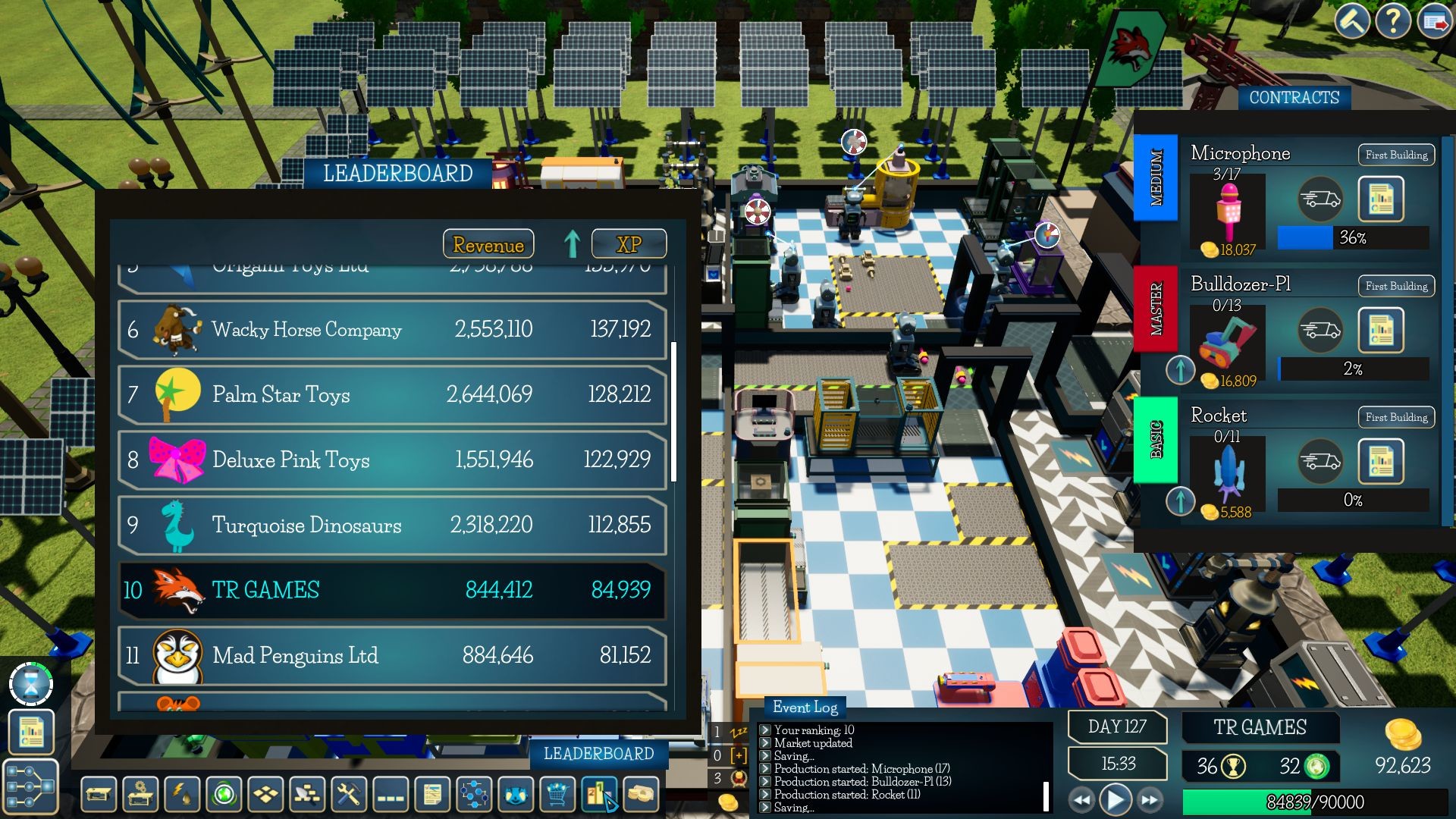The image size is (1456, 819).
Task: Expand the MASTER contracts section
Action: point(1156,308)
